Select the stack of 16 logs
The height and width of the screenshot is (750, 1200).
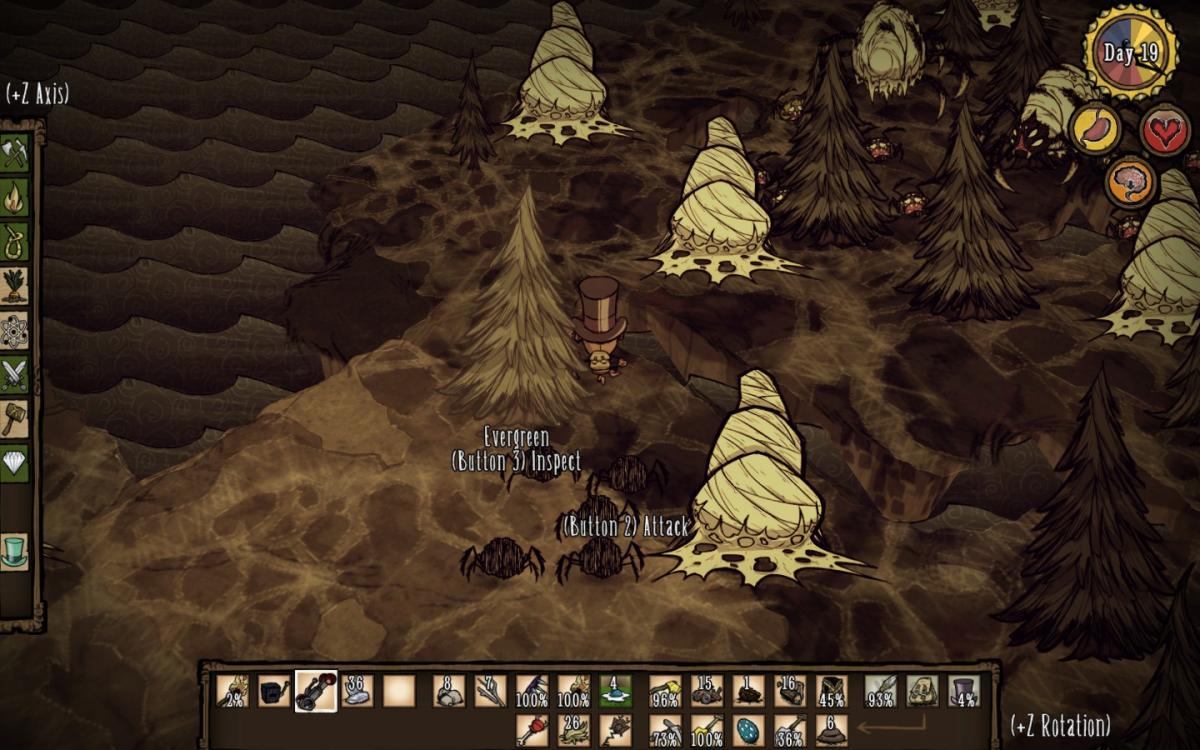click(789, 690)
